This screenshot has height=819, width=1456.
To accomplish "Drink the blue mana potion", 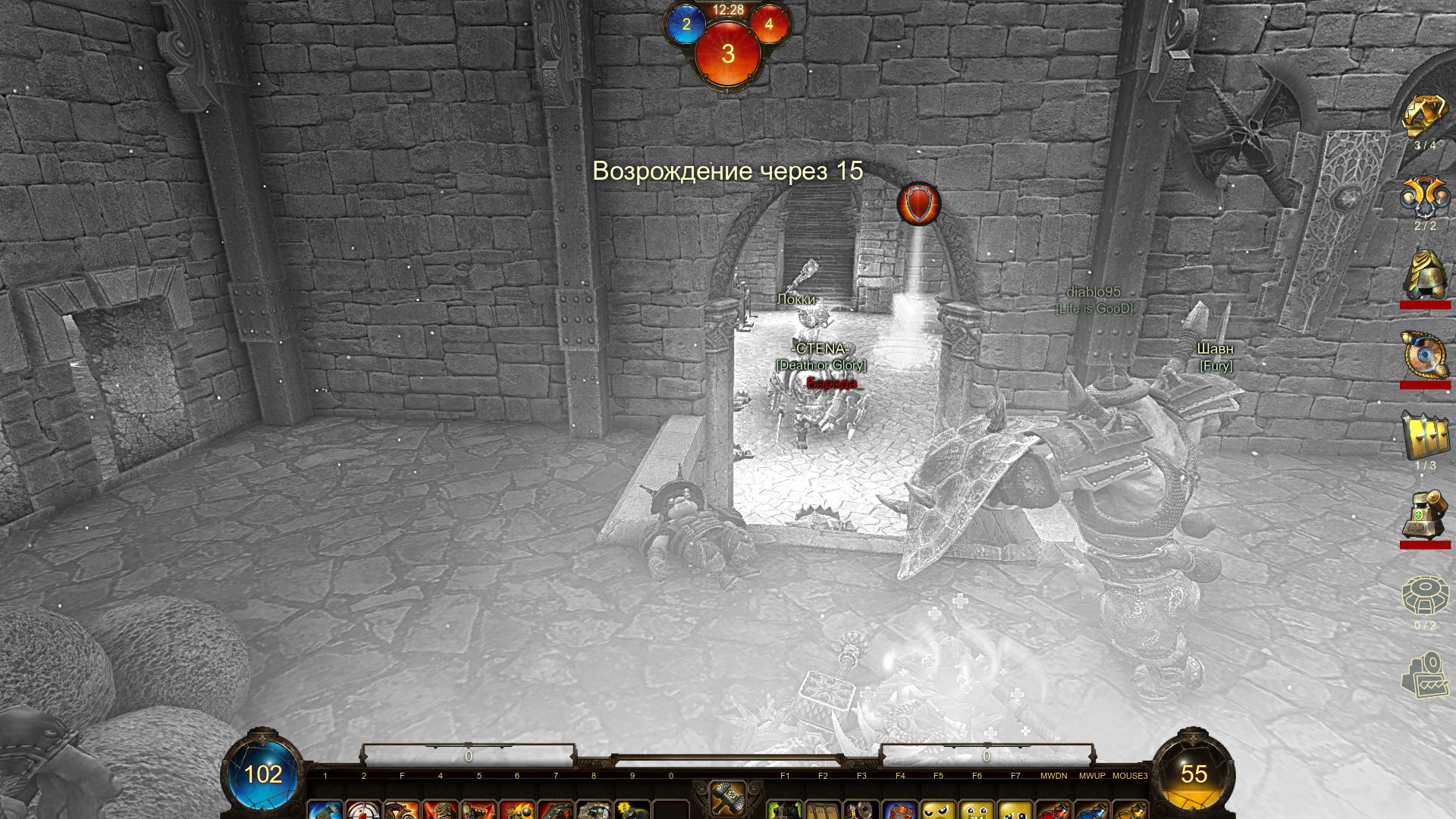I will click(1092, 809).
